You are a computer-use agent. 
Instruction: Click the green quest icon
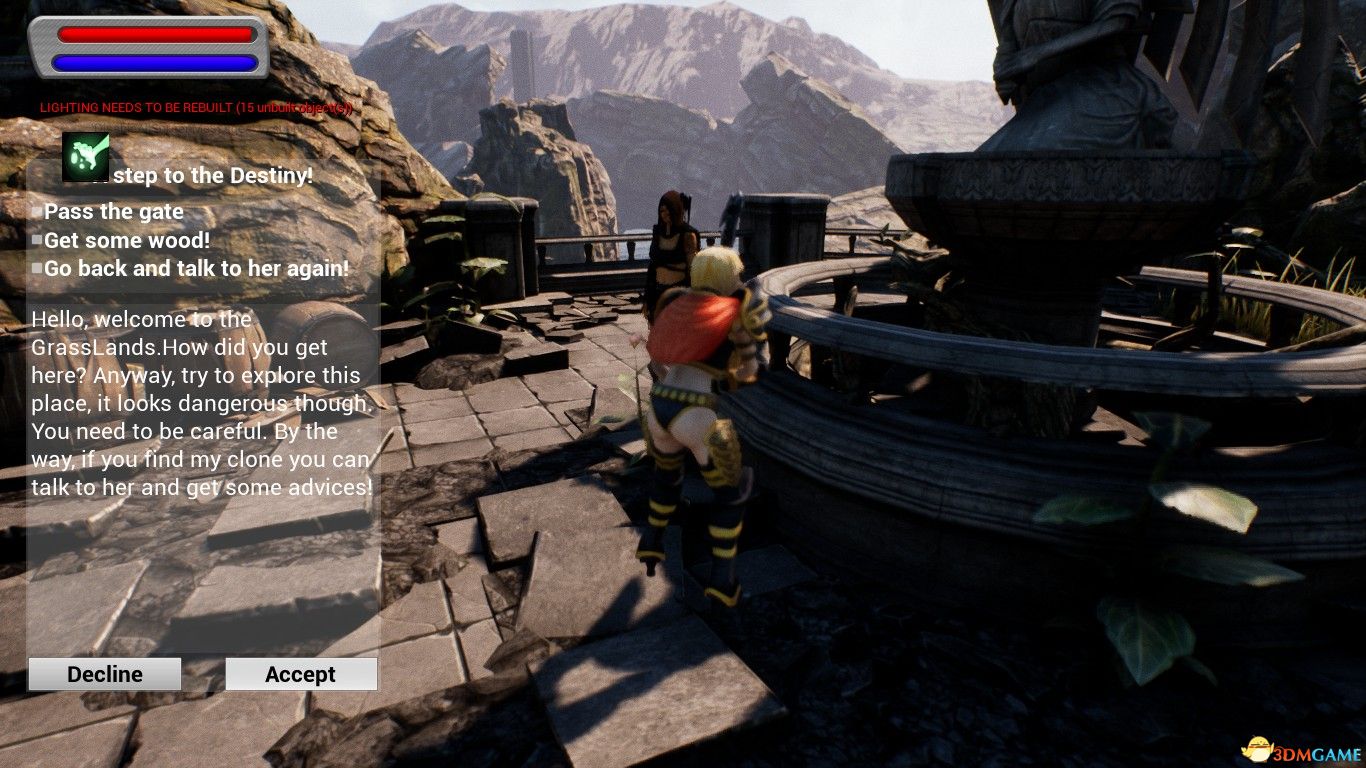click(86, 157)
